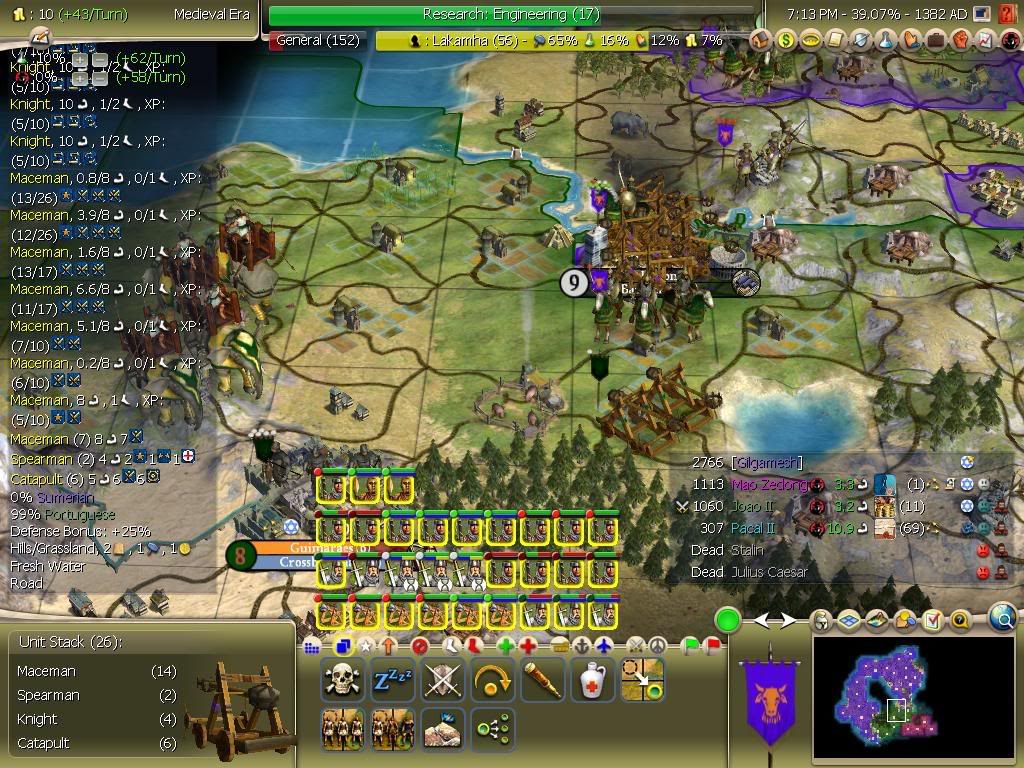Put the stack to sleep

(392, 680)
